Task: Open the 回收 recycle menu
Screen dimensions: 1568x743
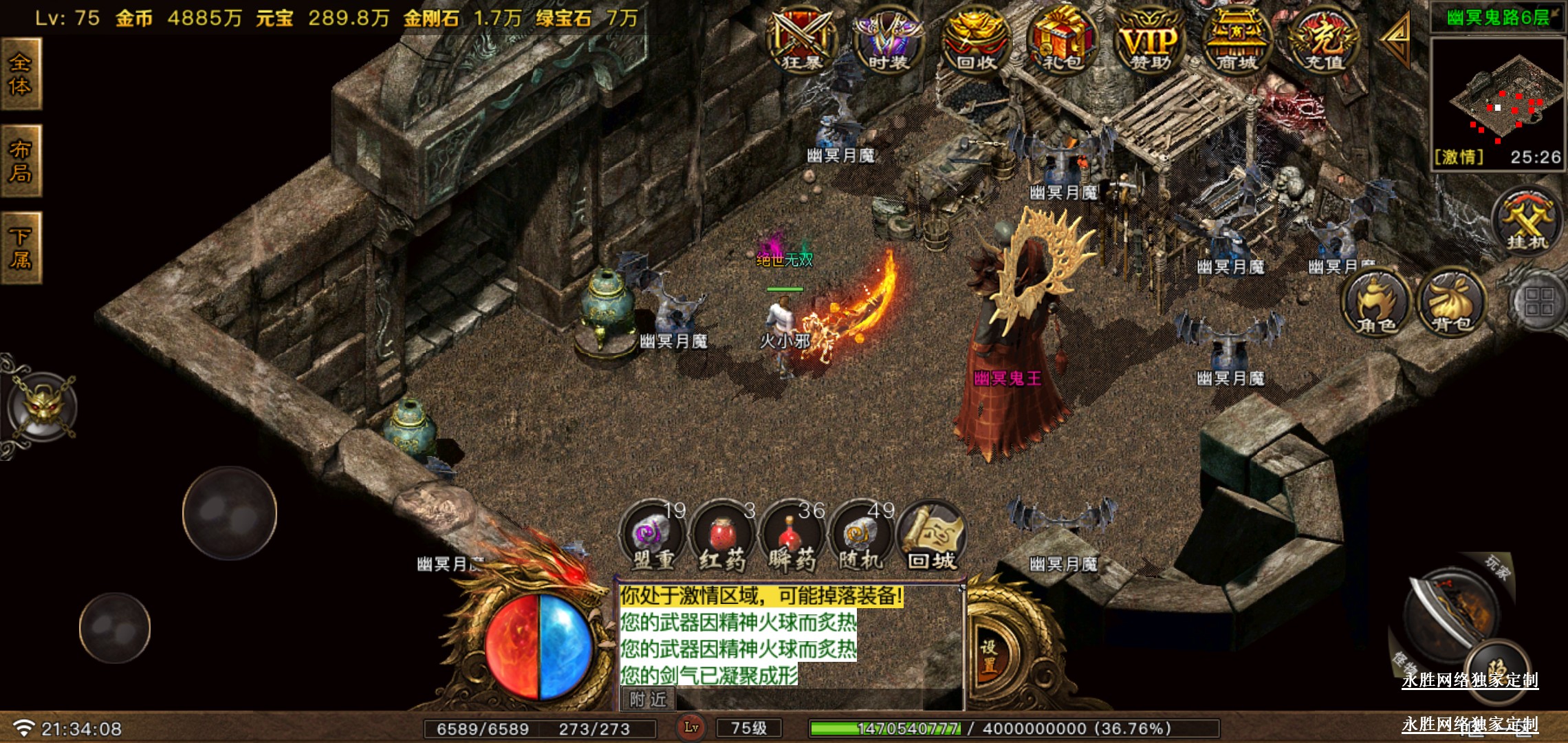Action: (975, 40)
